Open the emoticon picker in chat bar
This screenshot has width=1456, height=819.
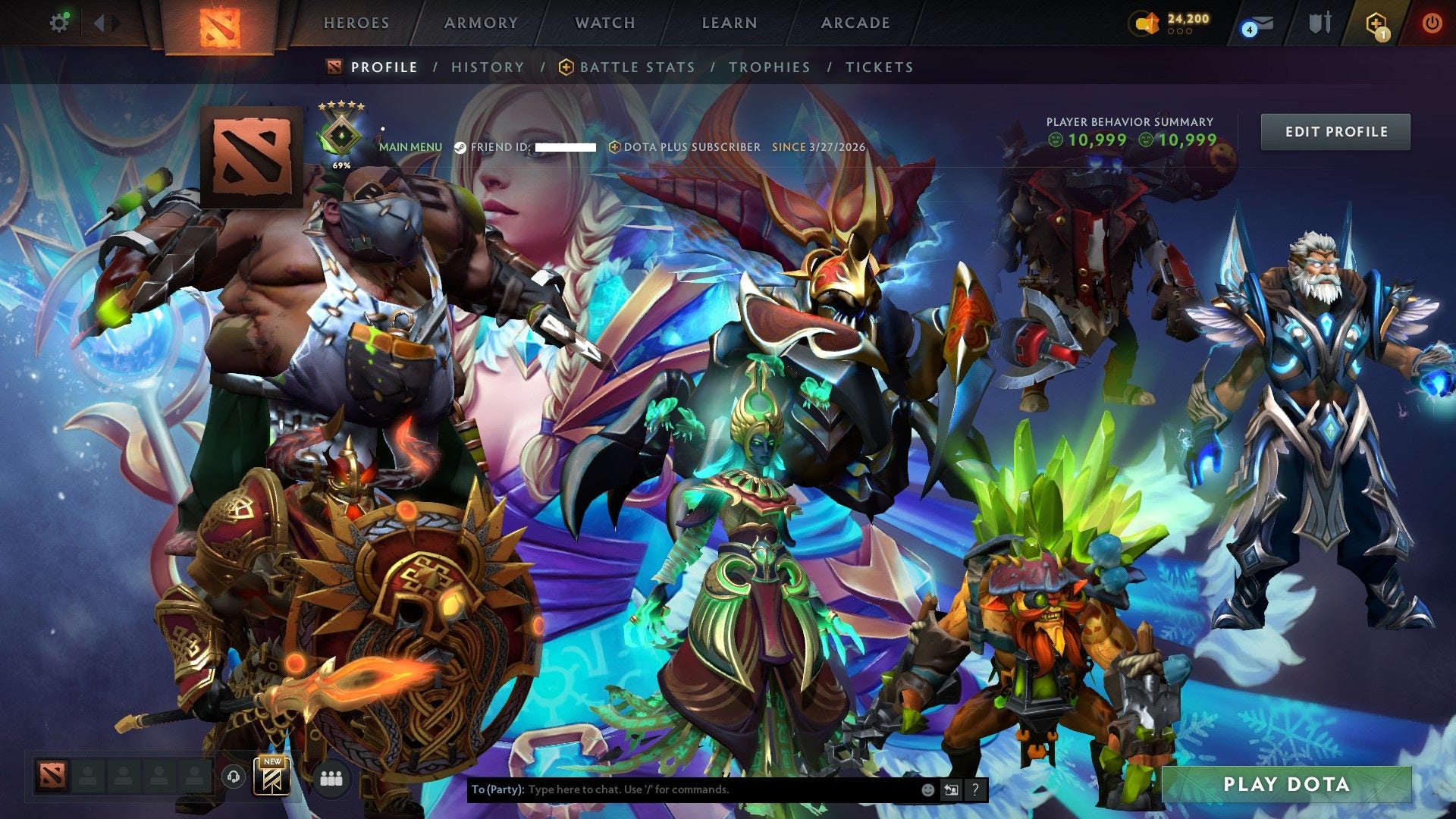(x=930, y=789)
